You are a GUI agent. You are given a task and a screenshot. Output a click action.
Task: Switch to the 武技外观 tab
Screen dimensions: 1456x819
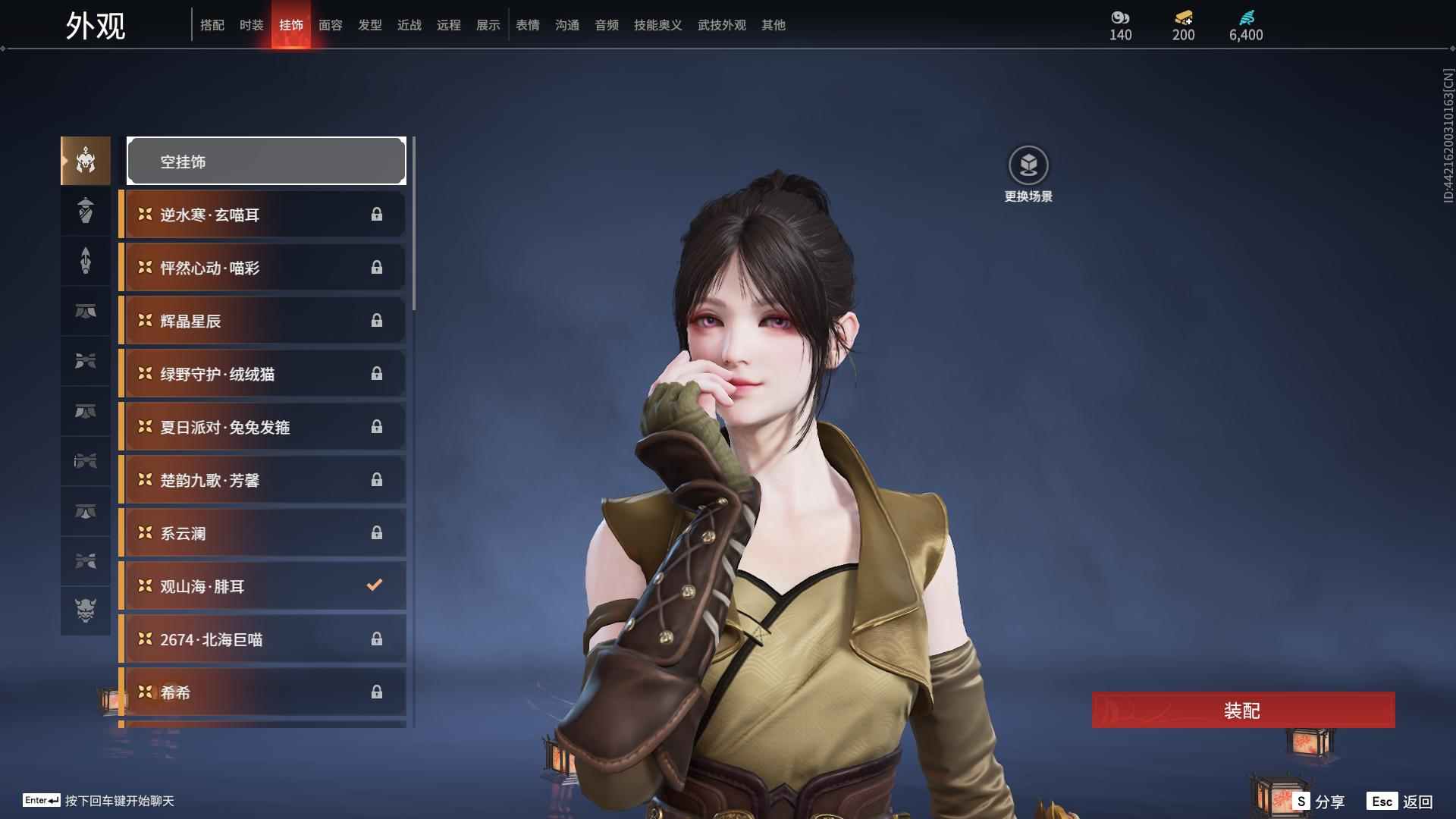coord(721,25)
